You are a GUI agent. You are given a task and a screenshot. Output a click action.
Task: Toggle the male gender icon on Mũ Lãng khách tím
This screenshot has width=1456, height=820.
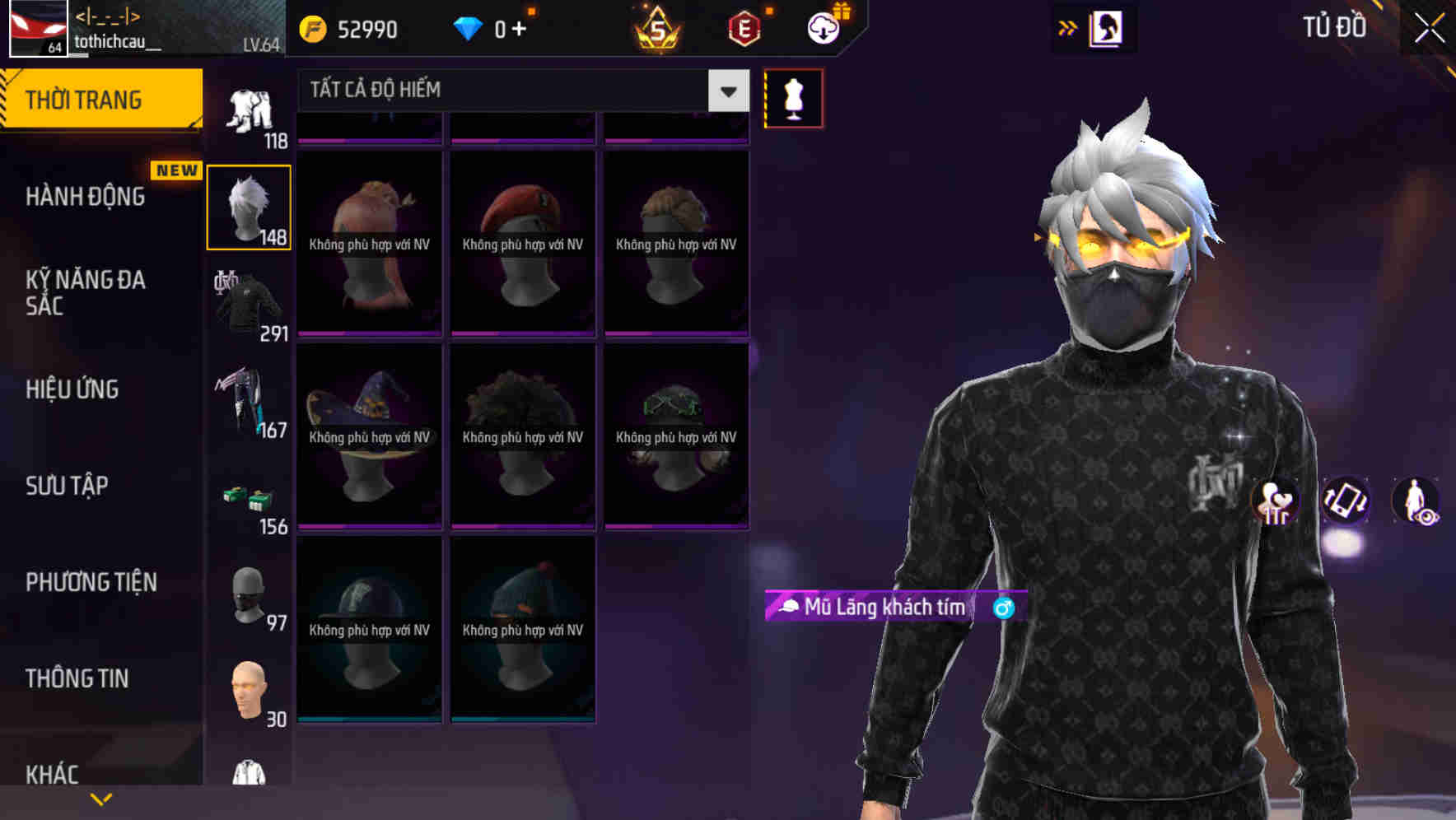pyautogui.click(x=1001, y=608)
